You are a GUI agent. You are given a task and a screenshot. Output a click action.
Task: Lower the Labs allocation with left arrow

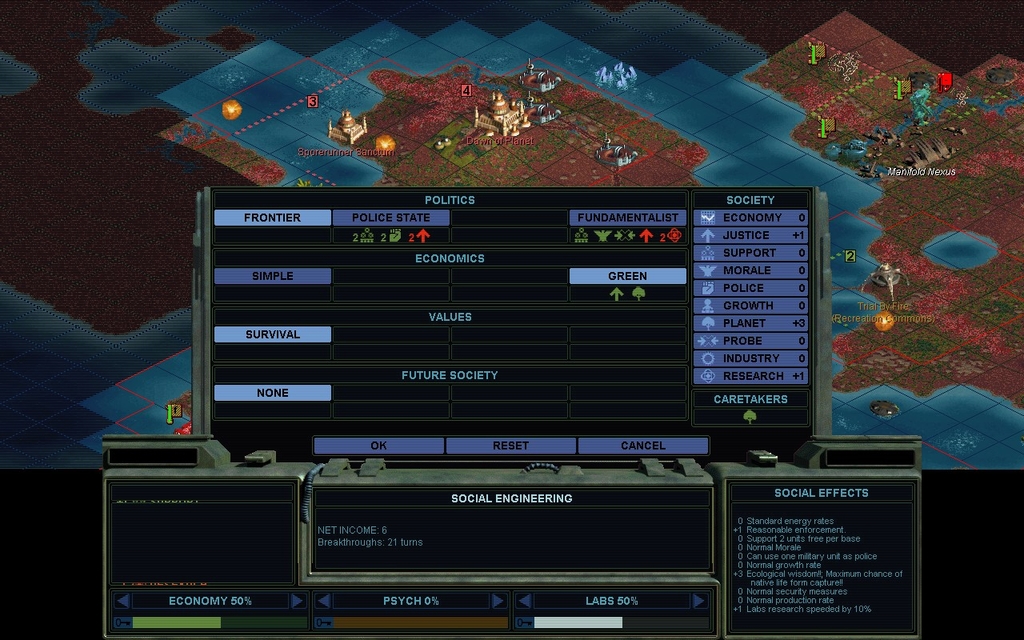[522, 601]
